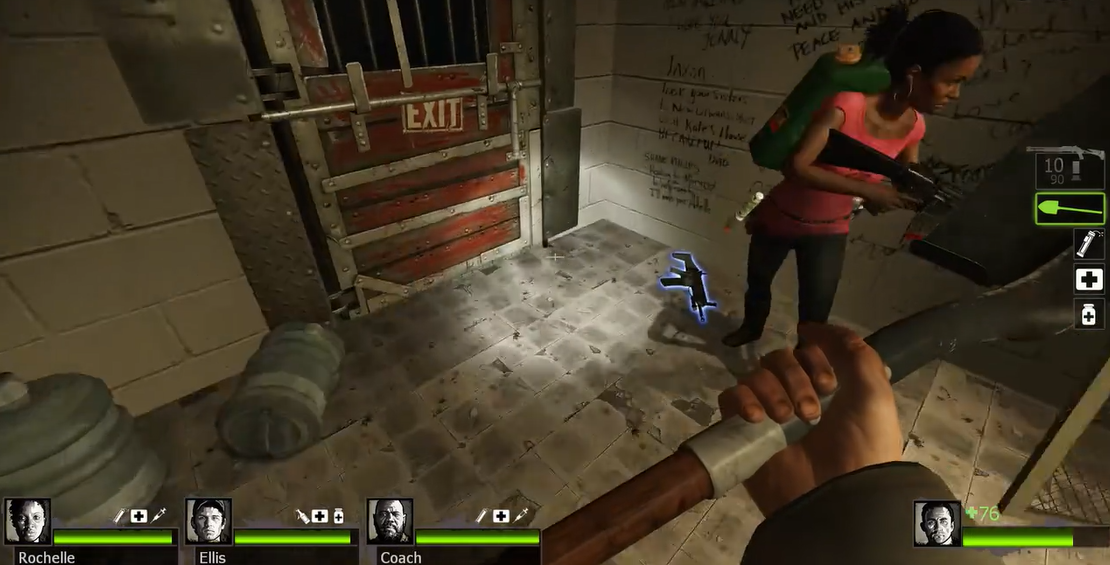This screenshot has height=565, width=1110.
Task: Select the first aid kit slot
Action: tap(1088, 280)
